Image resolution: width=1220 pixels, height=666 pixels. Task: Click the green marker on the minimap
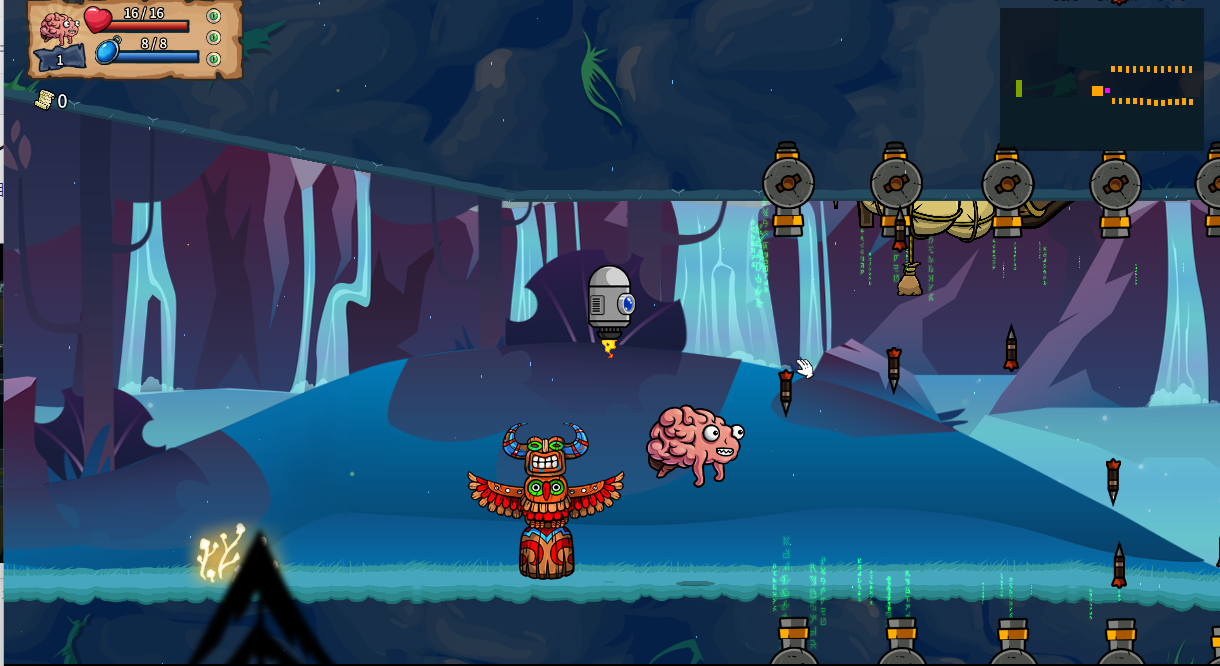point(1019,89)
